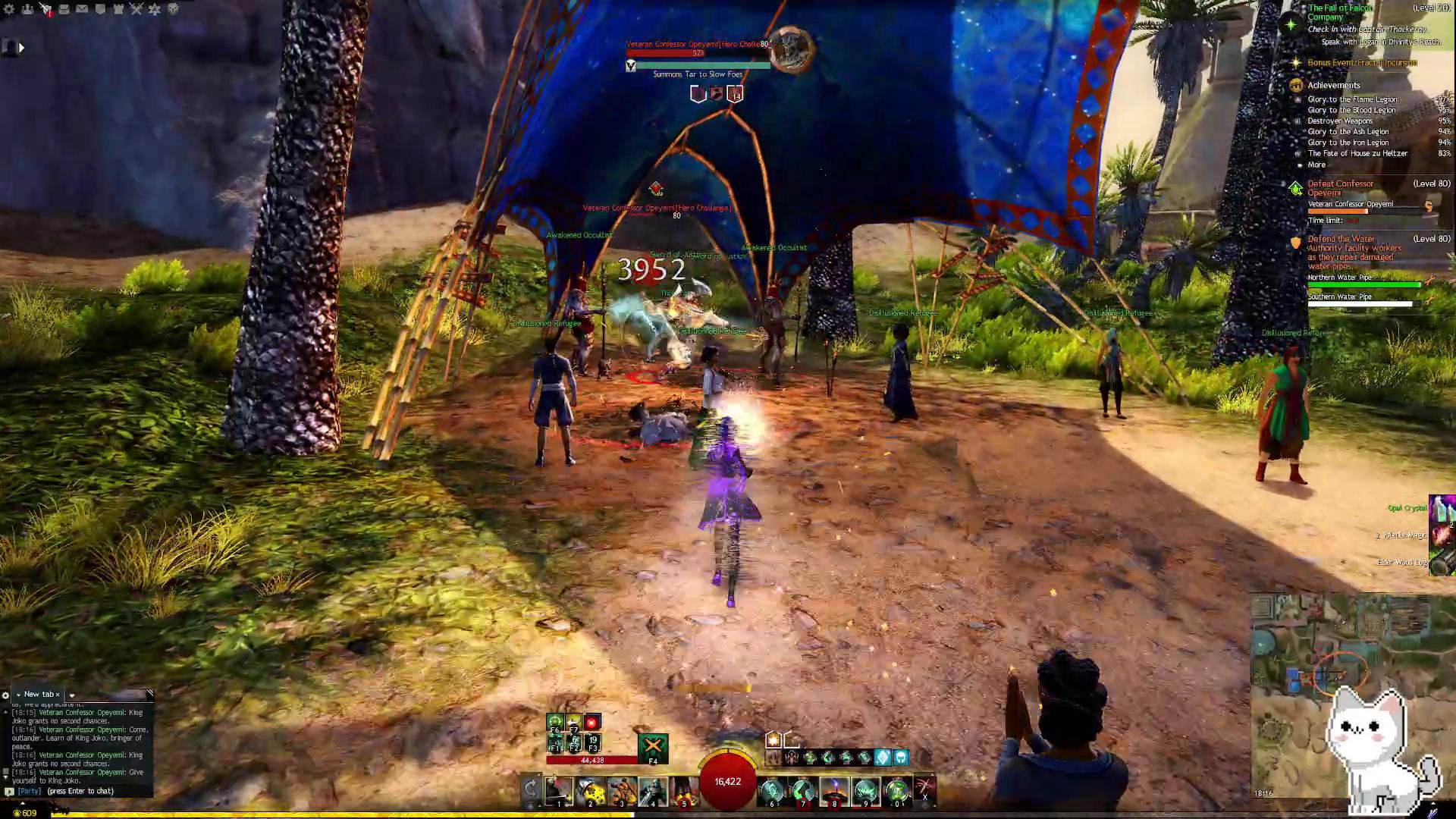1456x819 pixels.
Task: Open chat options gear icon
Action: tap(5, 695)
